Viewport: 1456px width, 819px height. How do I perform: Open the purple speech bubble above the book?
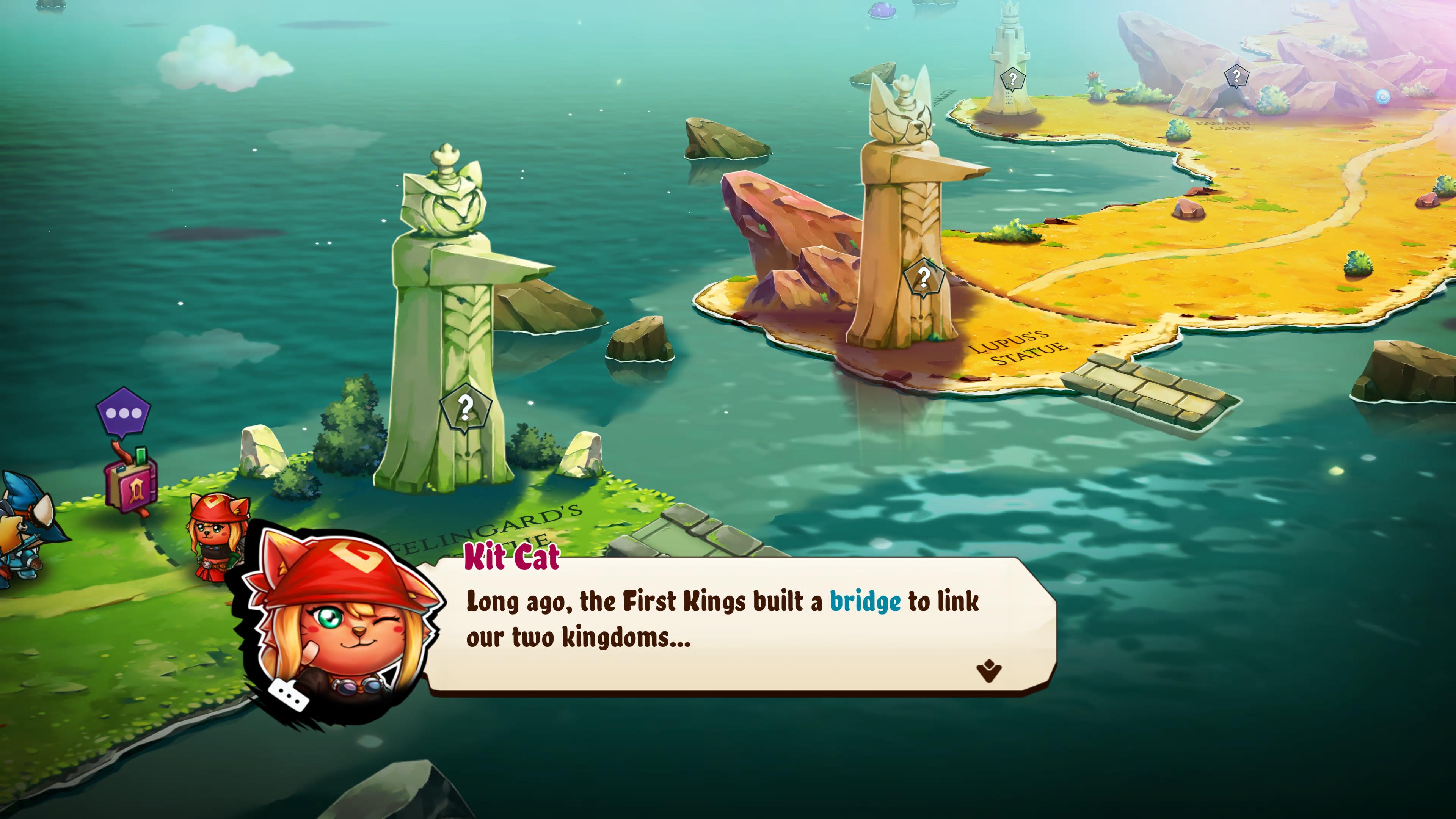123,413
